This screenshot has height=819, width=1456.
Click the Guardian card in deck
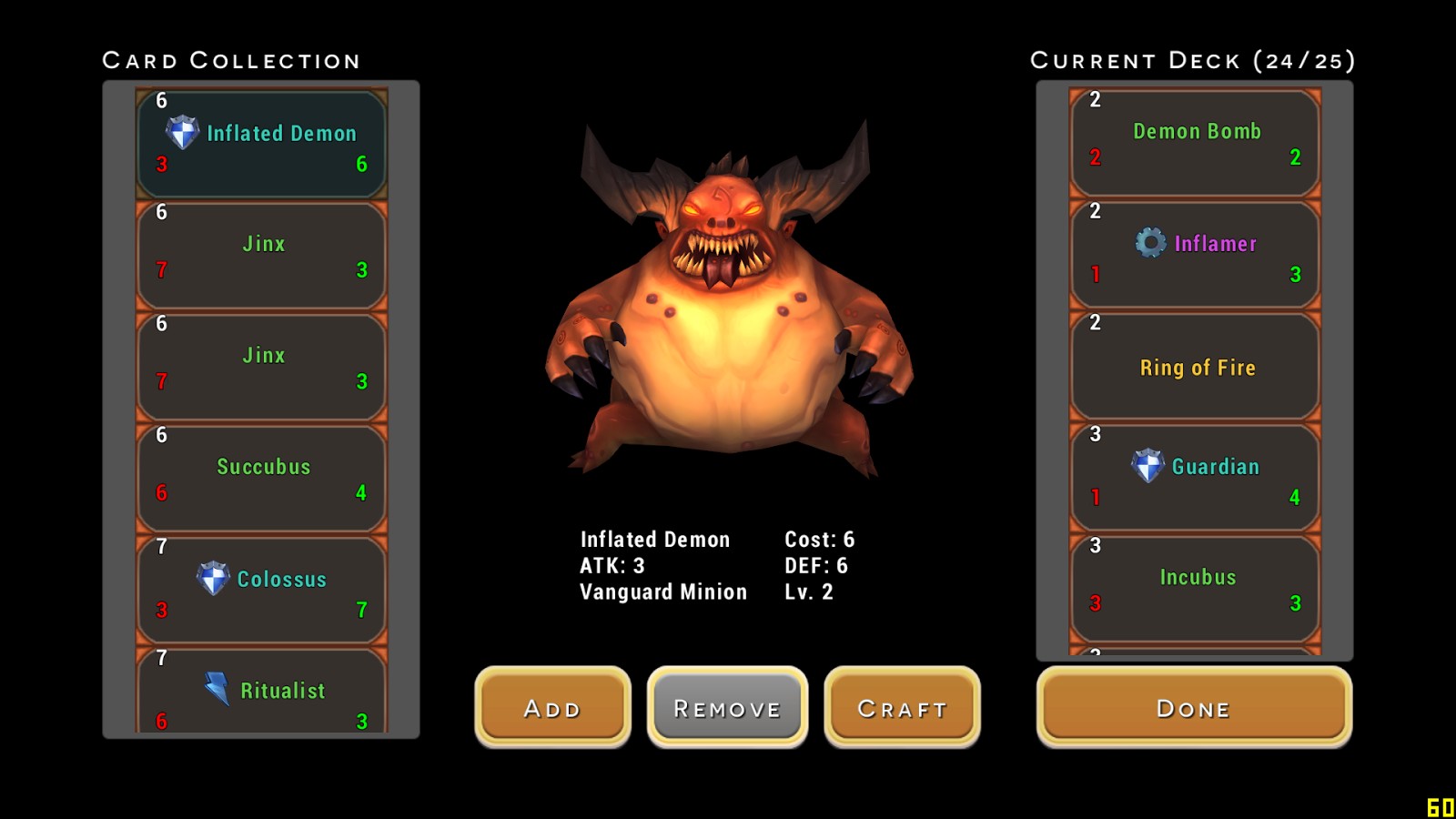(1195, 478)
